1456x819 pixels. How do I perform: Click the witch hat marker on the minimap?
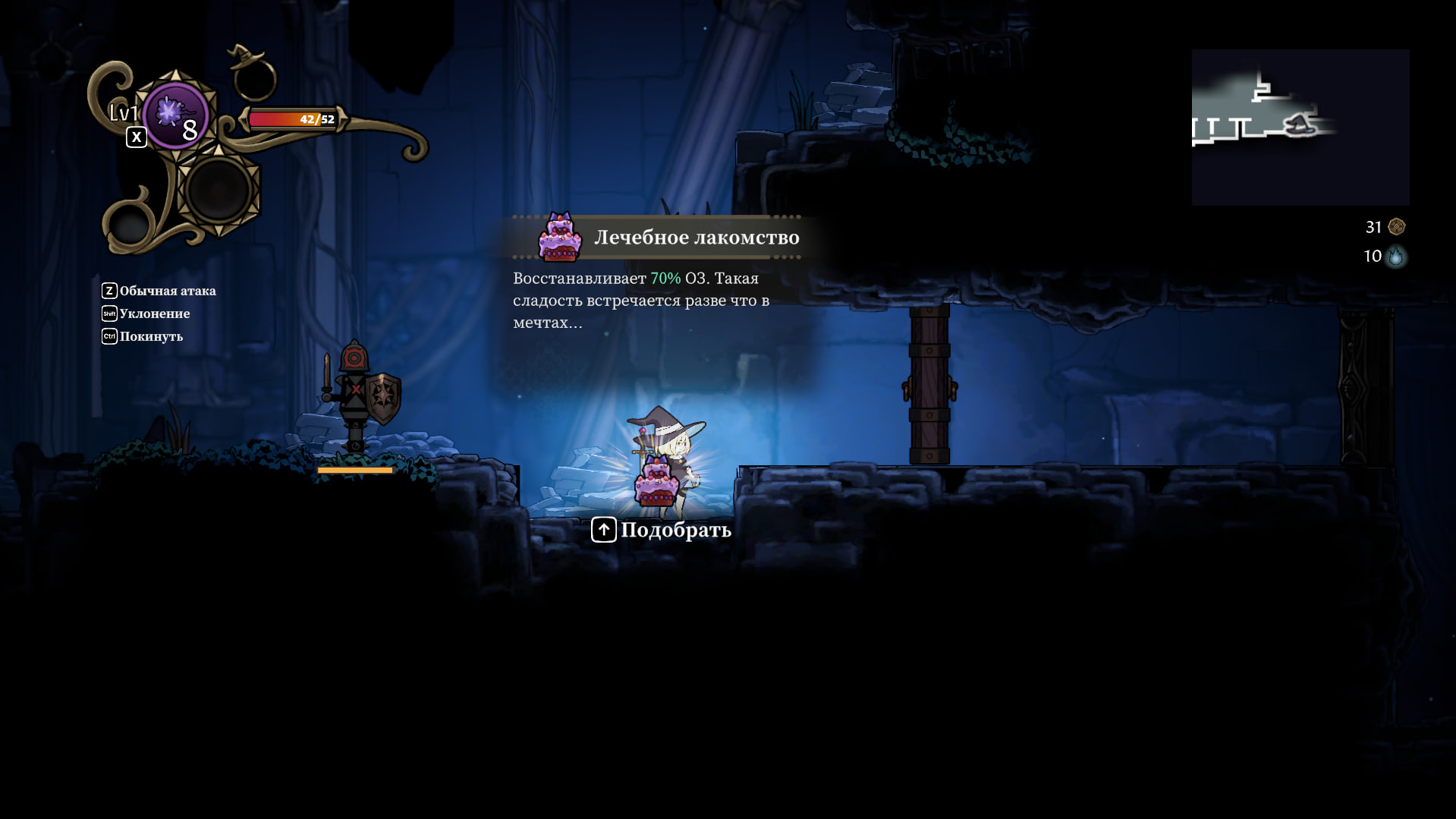pyautogui.click(x=1300, y=124)
